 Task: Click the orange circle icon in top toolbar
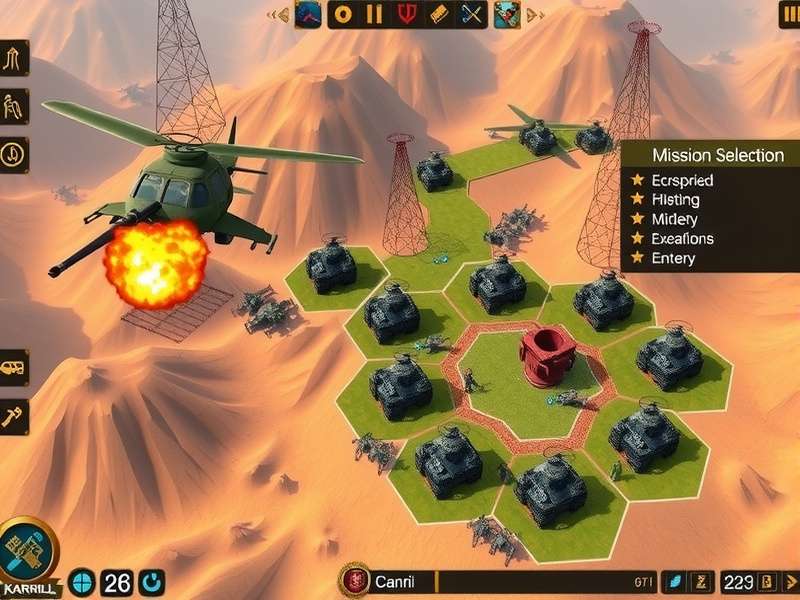(343, 13)
